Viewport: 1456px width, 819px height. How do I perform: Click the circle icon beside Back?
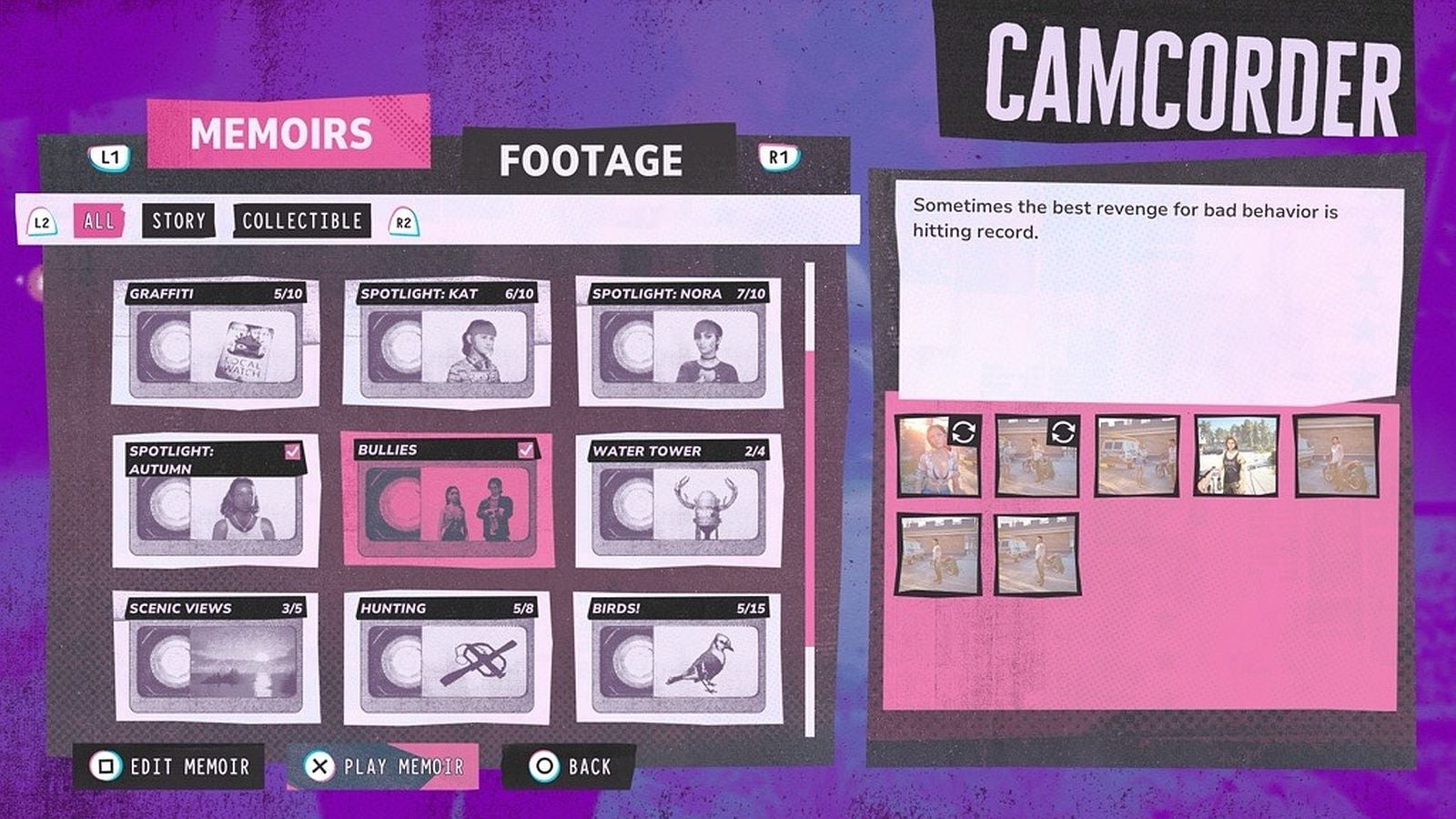(x=543, y=767)
